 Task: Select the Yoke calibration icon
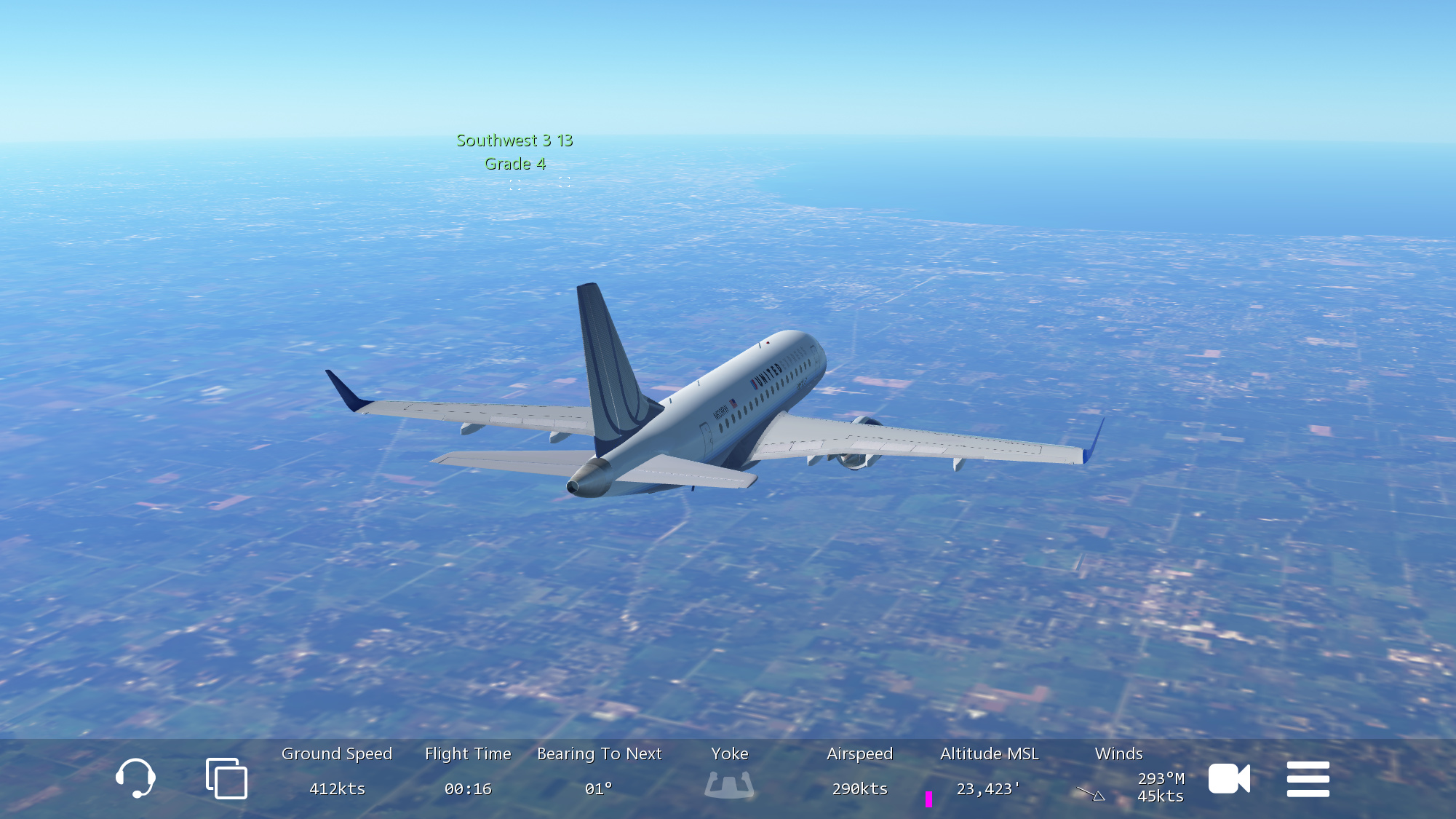pyautogui.click(x=729, y=785)
